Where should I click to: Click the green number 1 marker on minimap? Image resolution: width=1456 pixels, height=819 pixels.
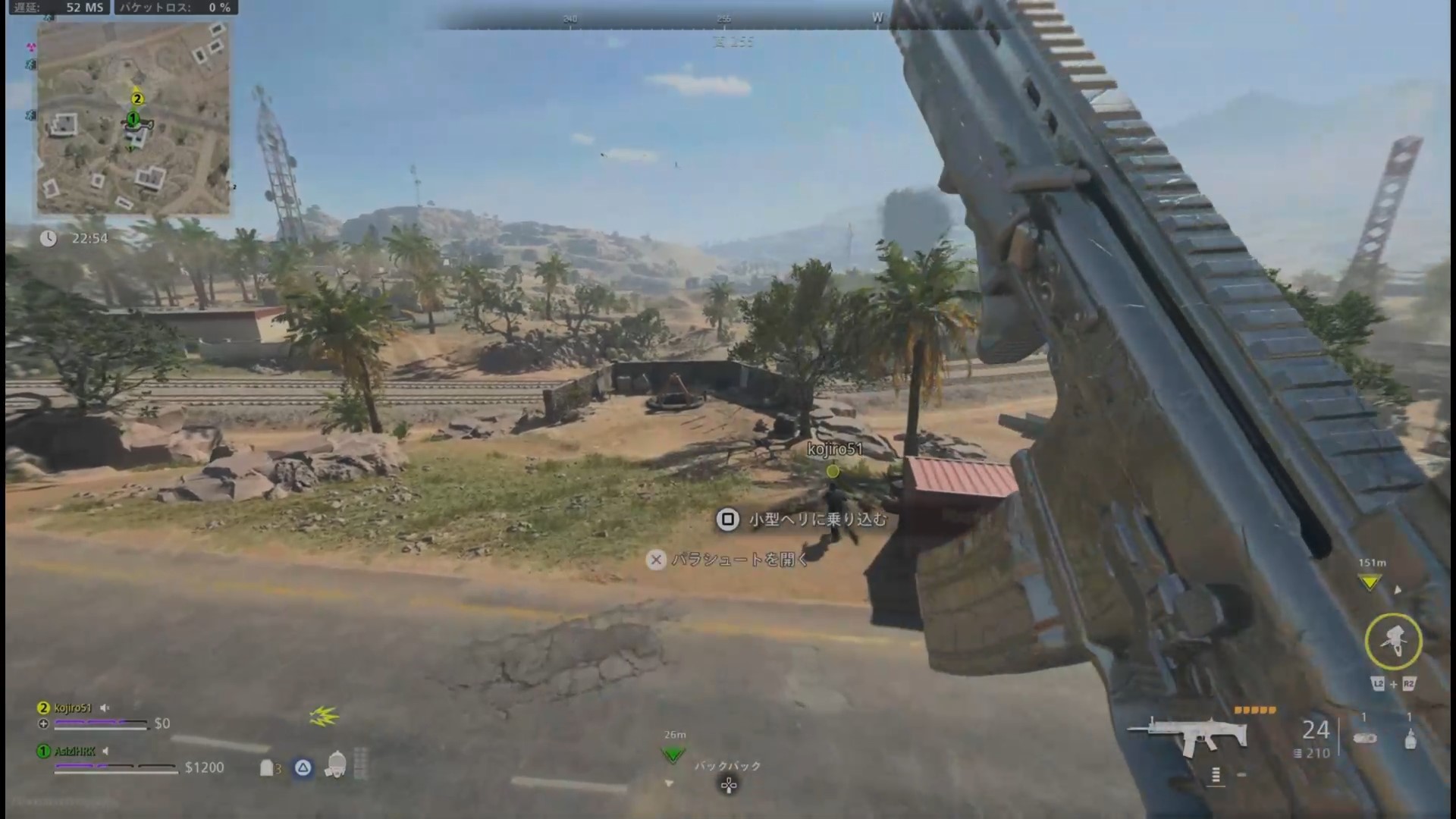pyautogui.click(x=133, y=118)
